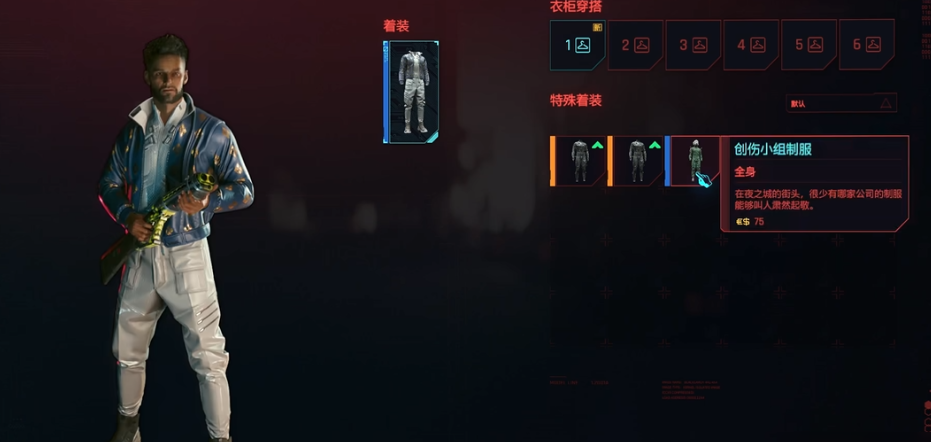Open the 默认 sort dropdown
This screenshot has height=442, width=931.
[841, 103]
